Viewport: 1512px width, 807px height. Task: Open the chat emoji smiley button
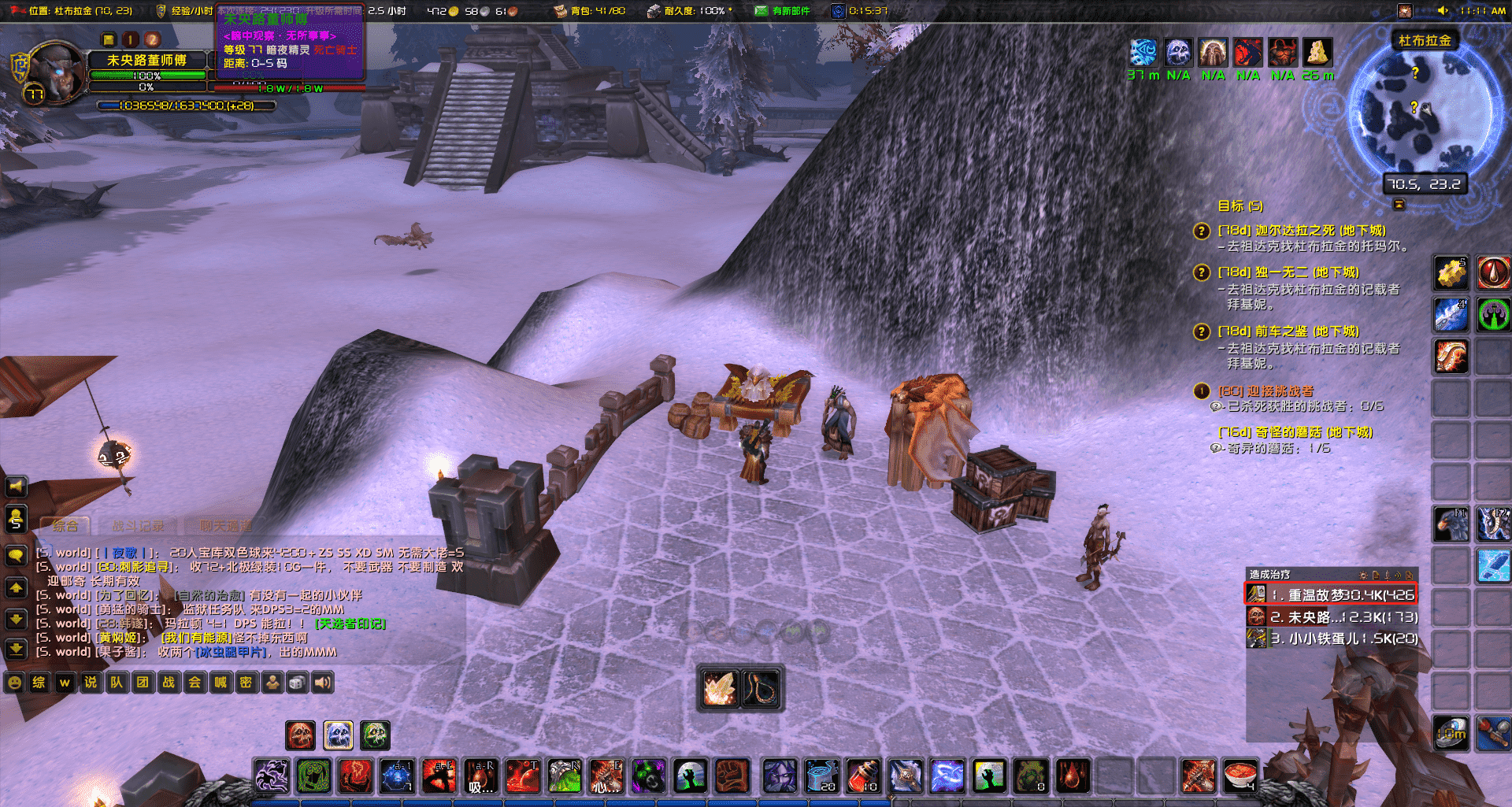point(14,683)
